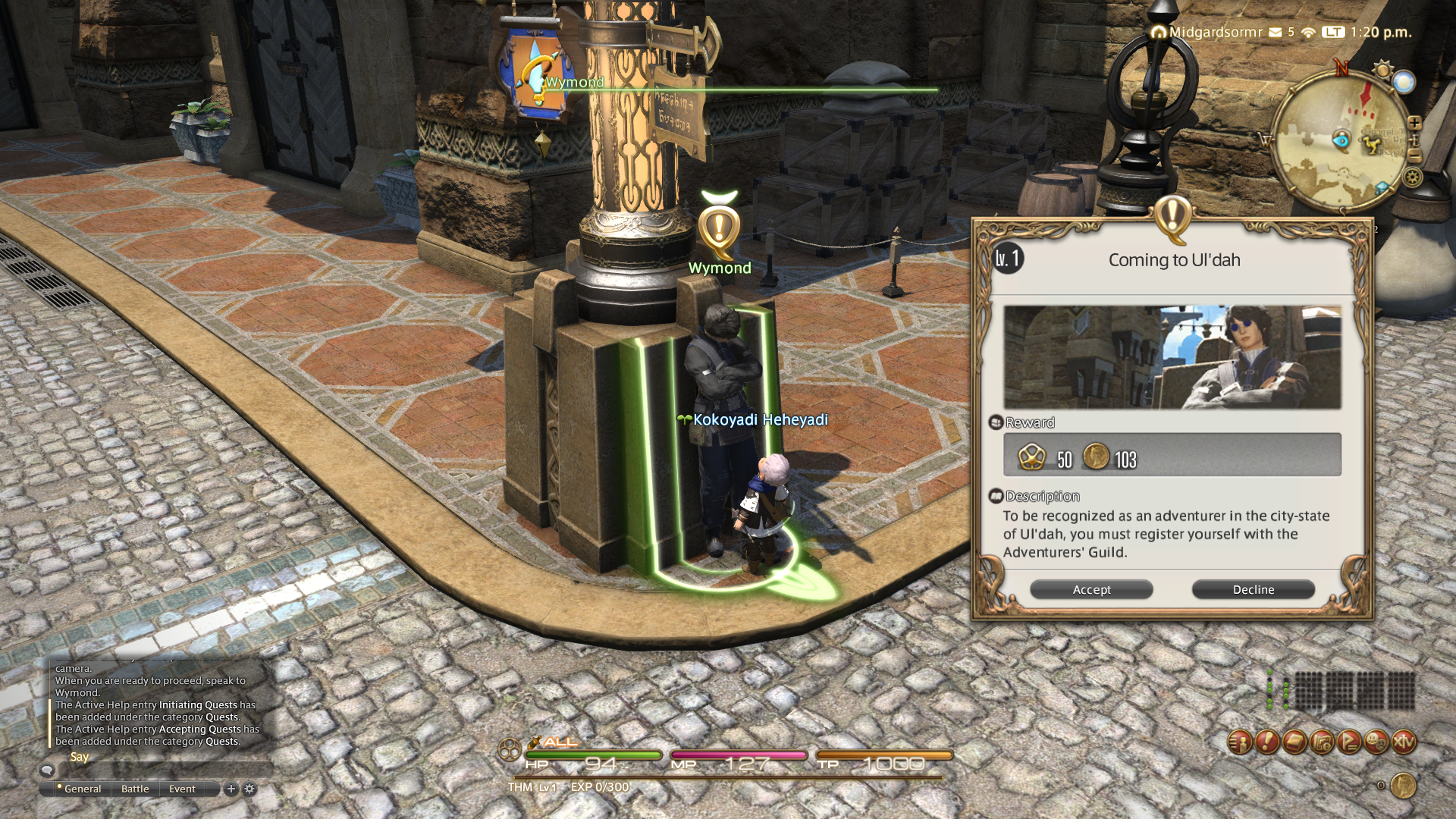Decline the Coming to Ul'dah quest
The image size is (1456, 819).
point(1253,589)
